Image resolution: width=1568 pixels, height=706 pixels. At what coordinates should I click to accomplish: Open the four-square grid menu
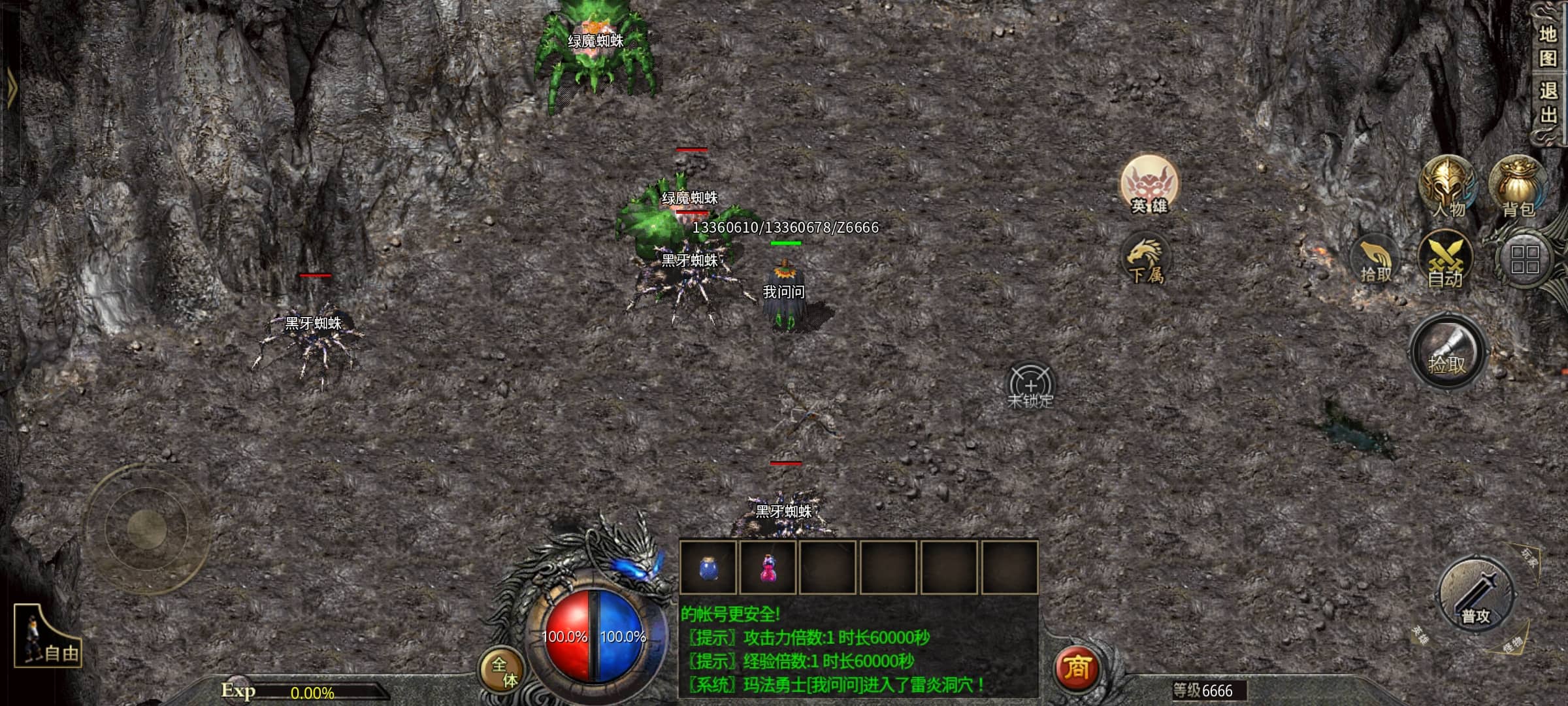click(x=1525, y=260)
